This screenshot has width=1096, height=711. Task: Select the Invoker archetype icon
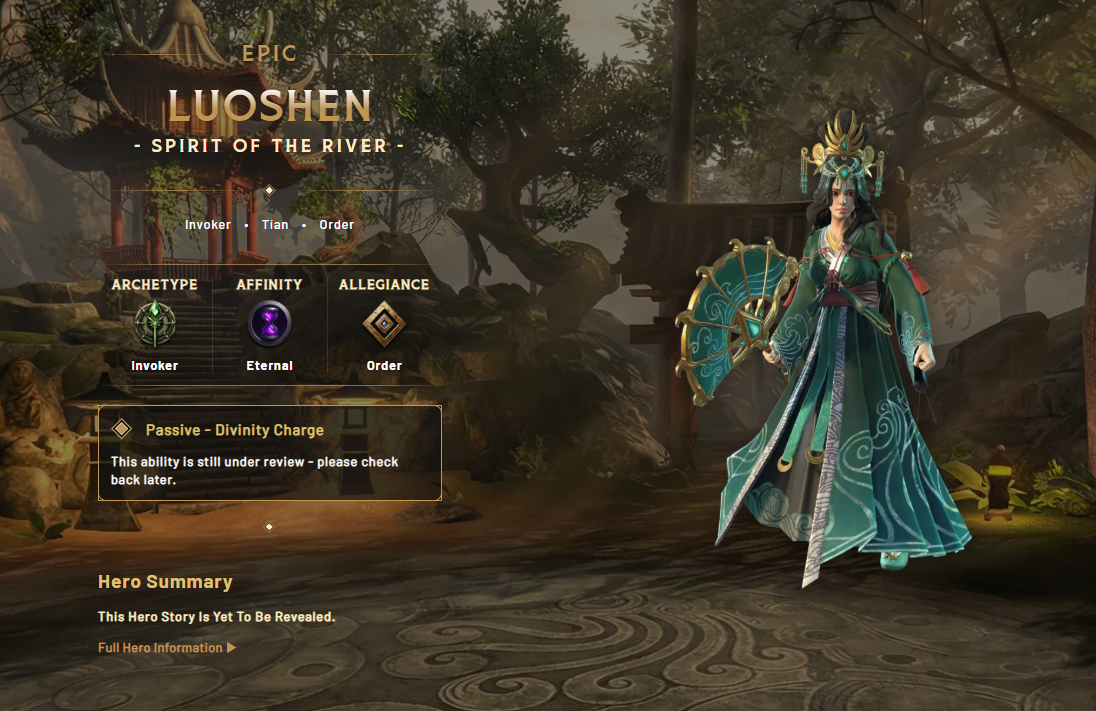click(x=155, y=324)
